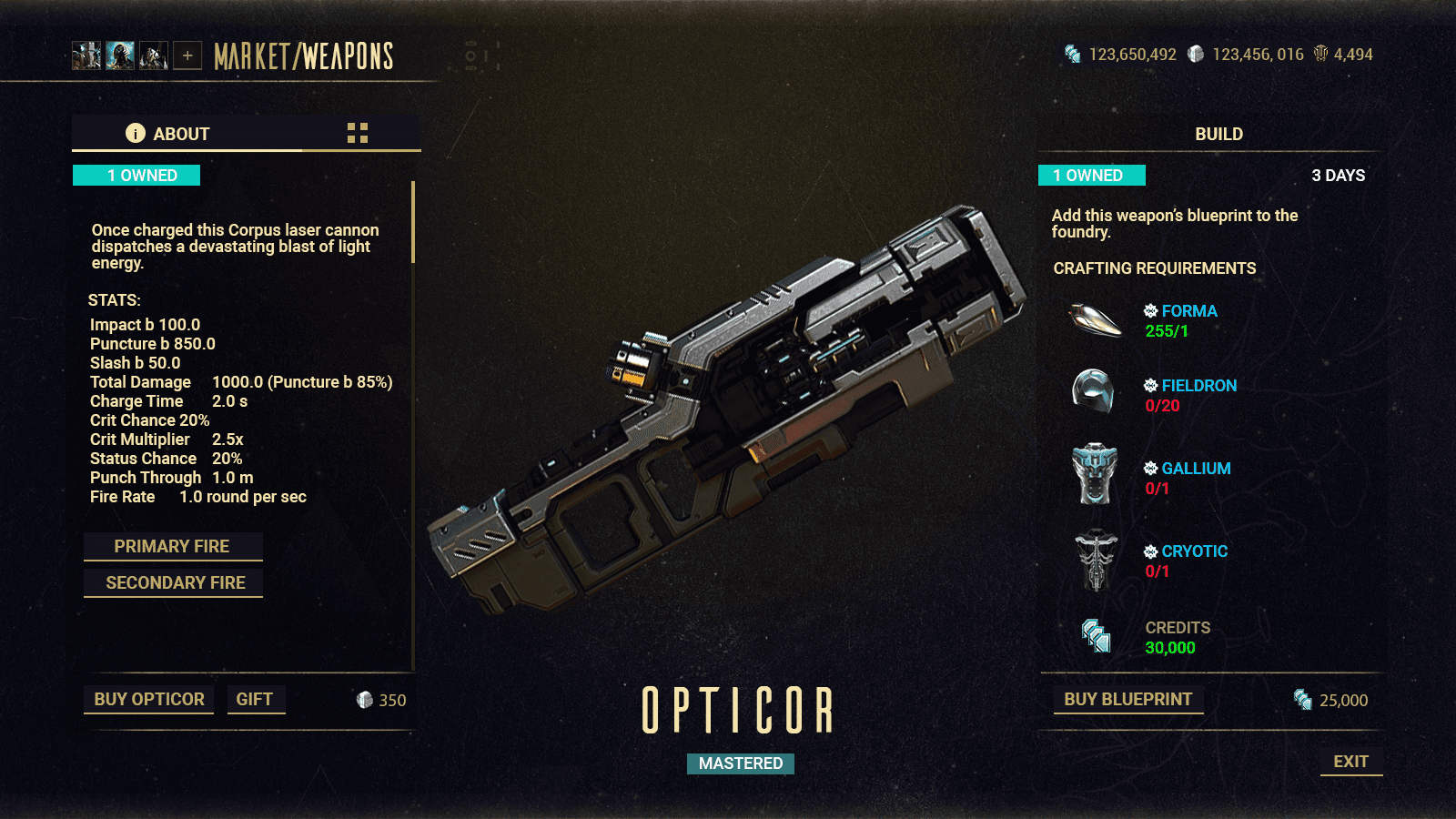Buy the Opticor weapon for platinum
The image size is (1456, 819).
(x=149, y=699)
